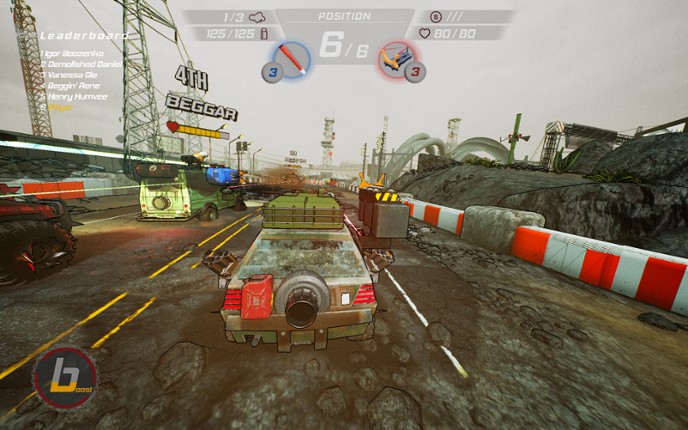Click Demolished Daniel's leaderboard row
This screenshot has height=430, width=688.
[x=82, y=62]
